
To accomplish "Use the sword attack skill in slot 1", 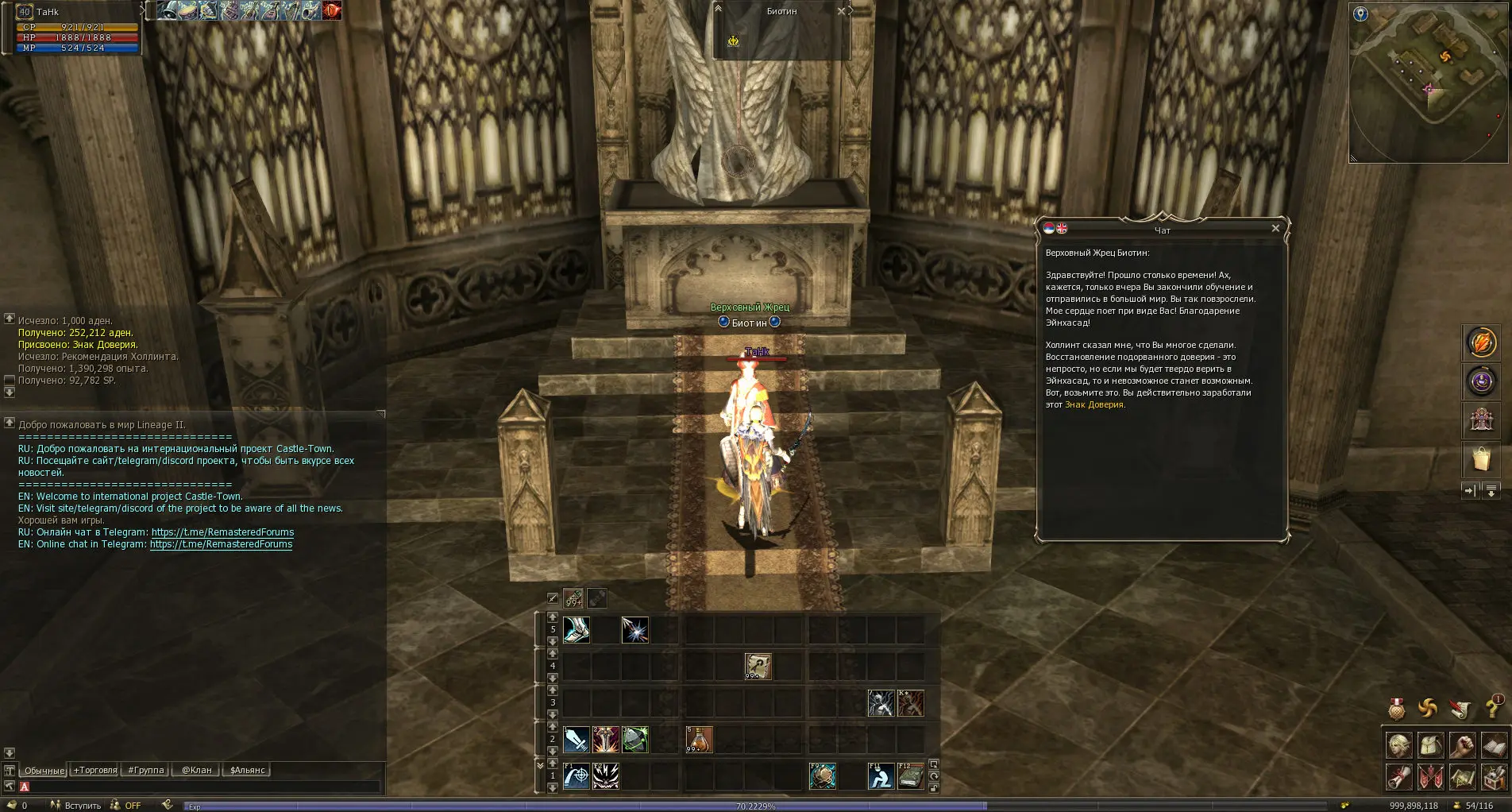I will click(x=576, y=740).
